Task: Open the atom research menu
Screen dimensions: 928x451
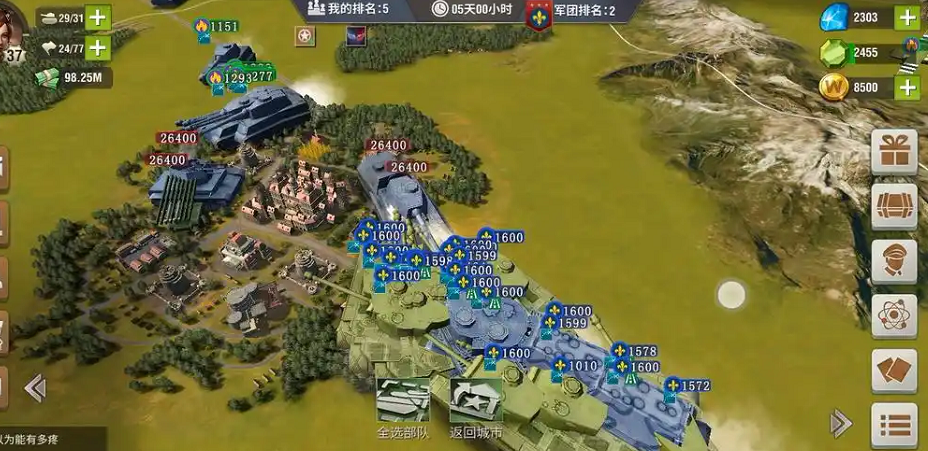Action: [x=894, y=316]
